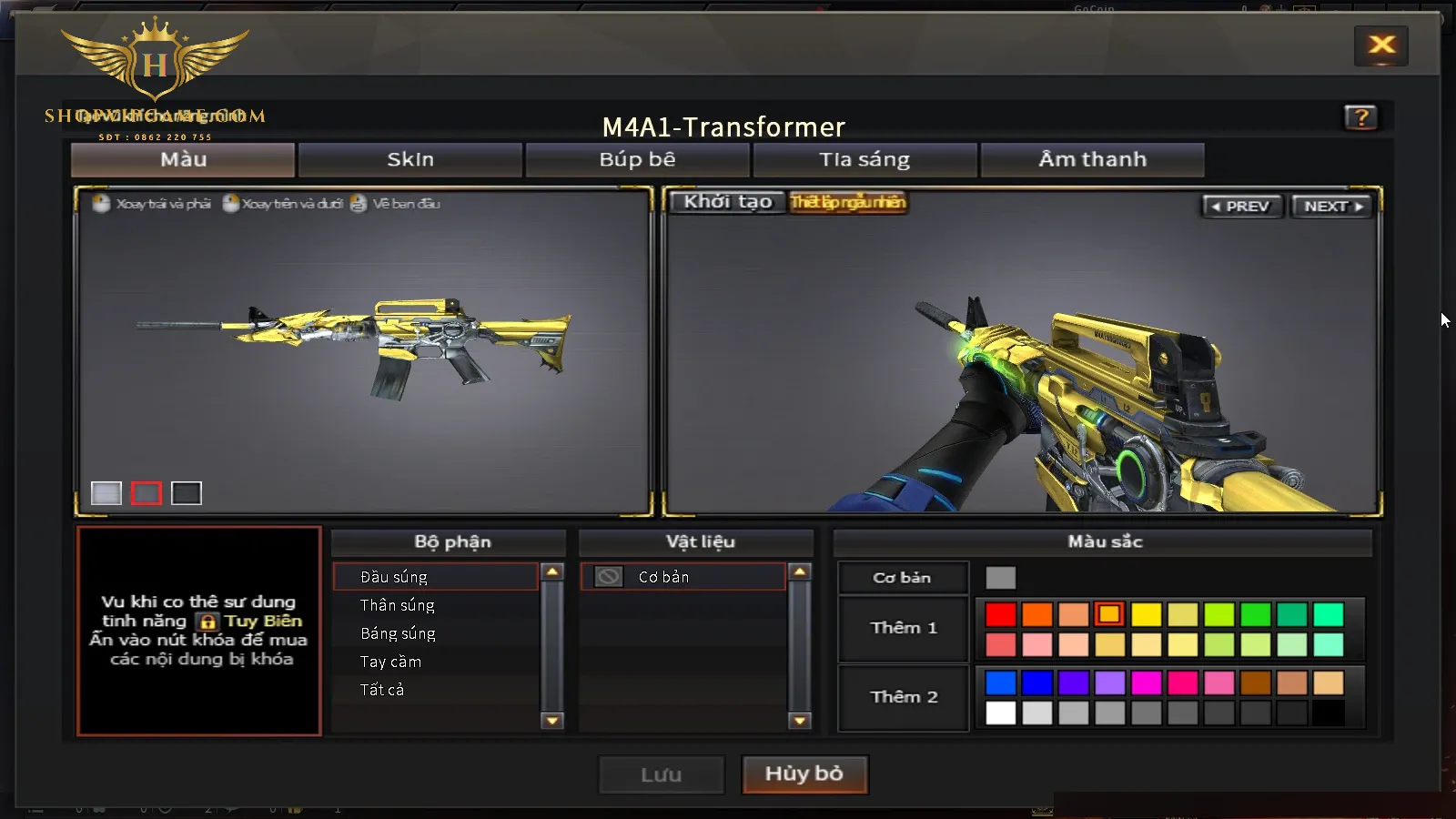
Task: Save the customization with Lưu
Action: pyautogui.click(x=662, y=775)
